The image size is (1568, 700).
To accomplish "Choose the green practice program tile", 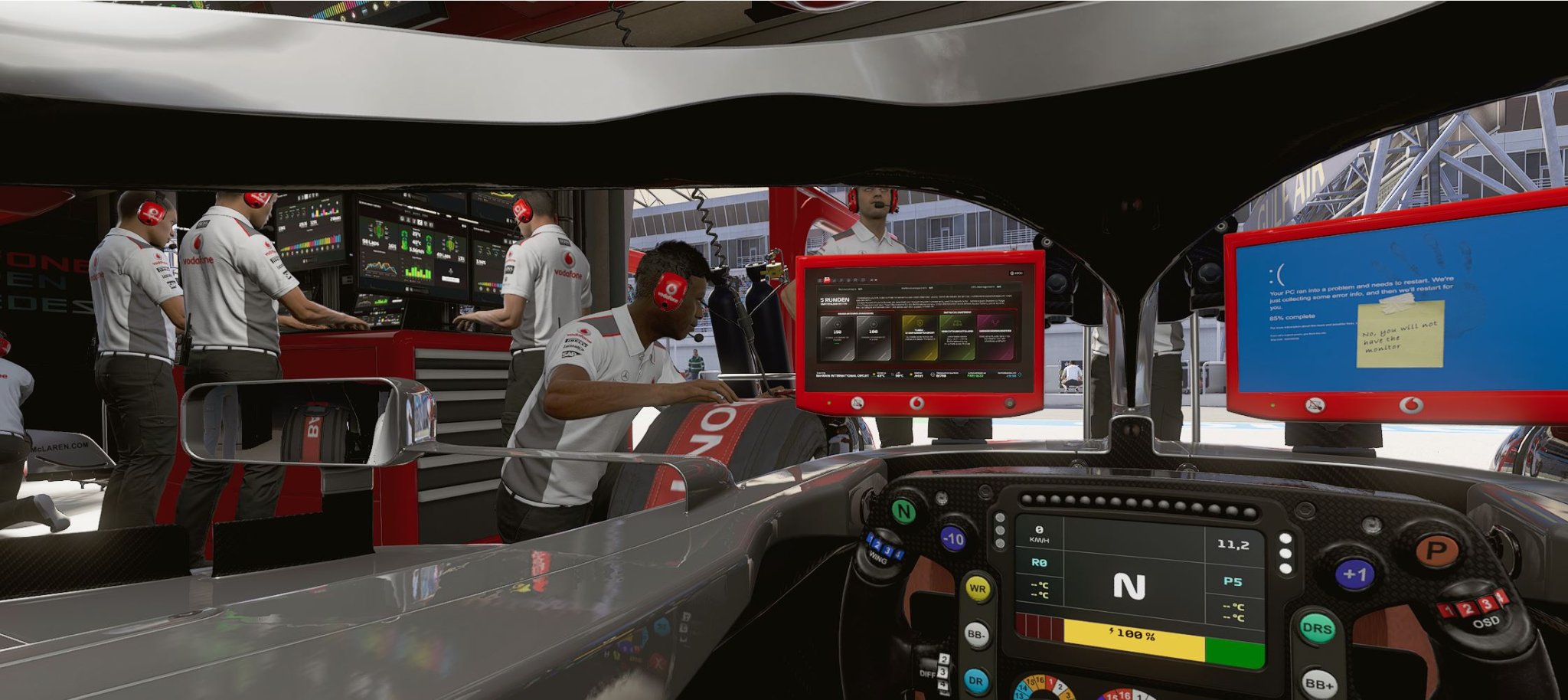I will click(x=956, y=337).
